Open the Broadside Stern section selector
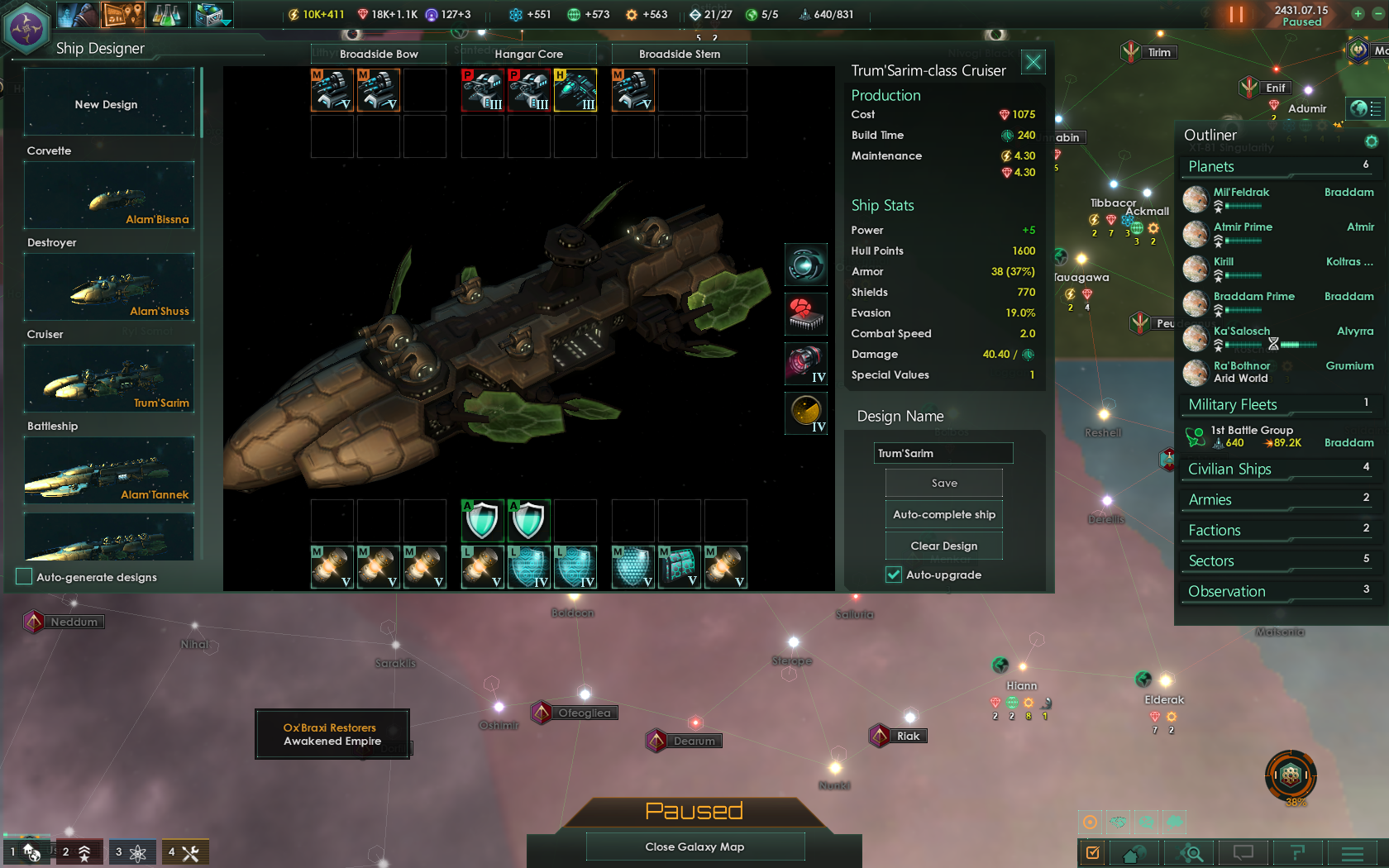The height and width of the screenshot is (868, 1389). click(x=679, y=54)
